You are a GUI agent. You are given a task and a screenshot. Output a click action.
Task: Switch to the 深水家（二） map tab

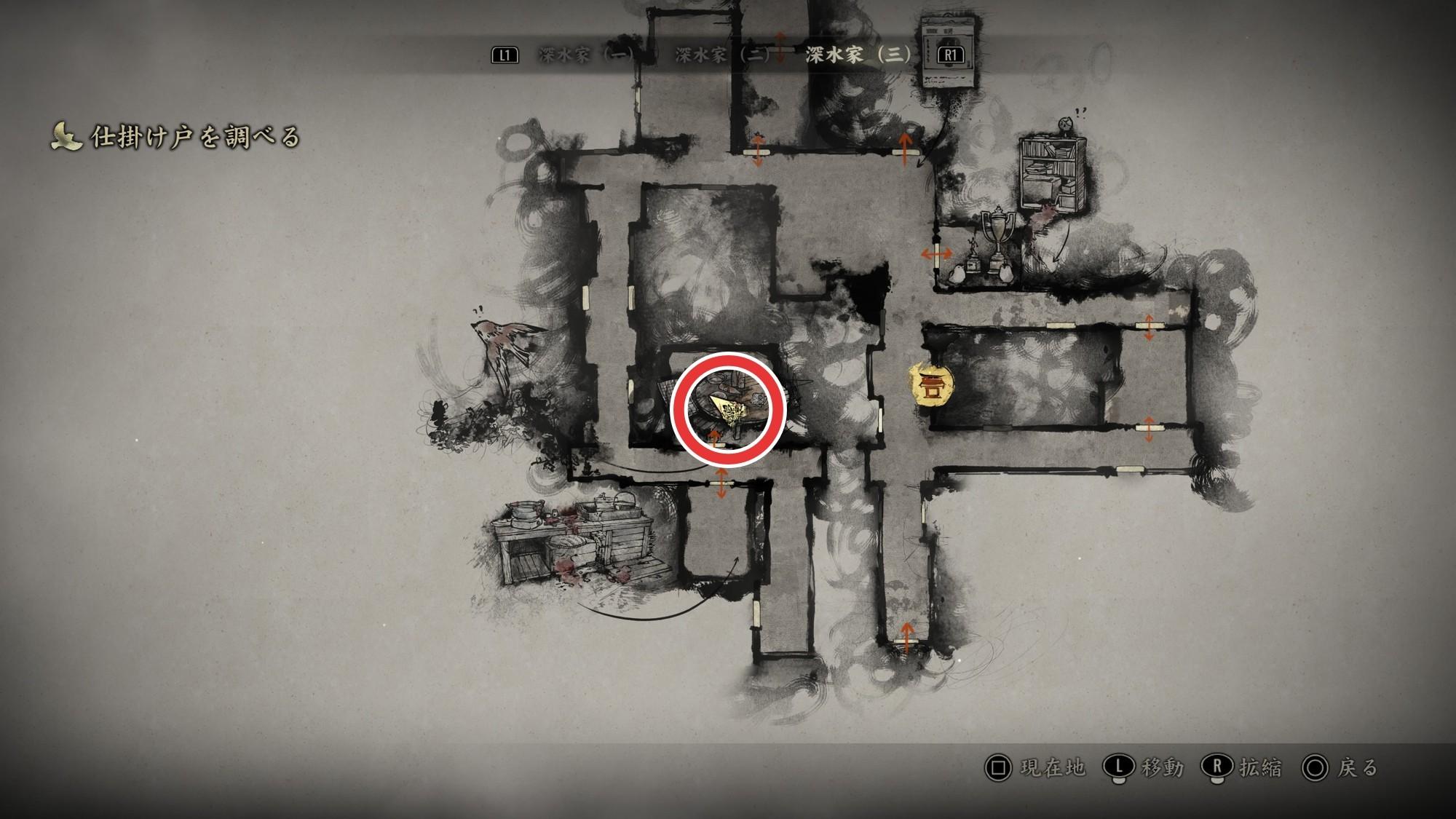[x=722, y=55]
